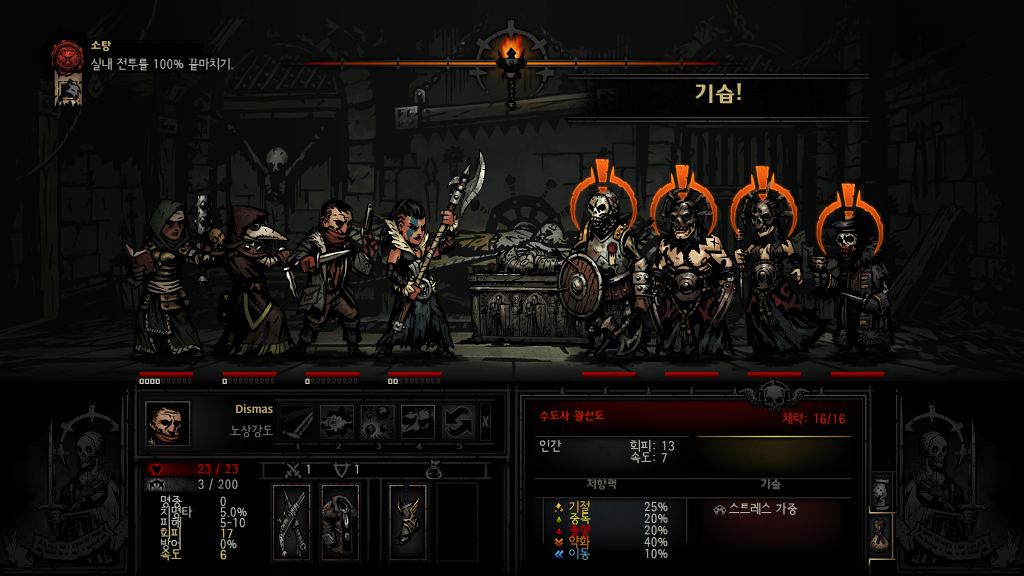Switch to the loot bag inventory tab
This screenshot has height=576, width=1024.
(x=881, y=534)
